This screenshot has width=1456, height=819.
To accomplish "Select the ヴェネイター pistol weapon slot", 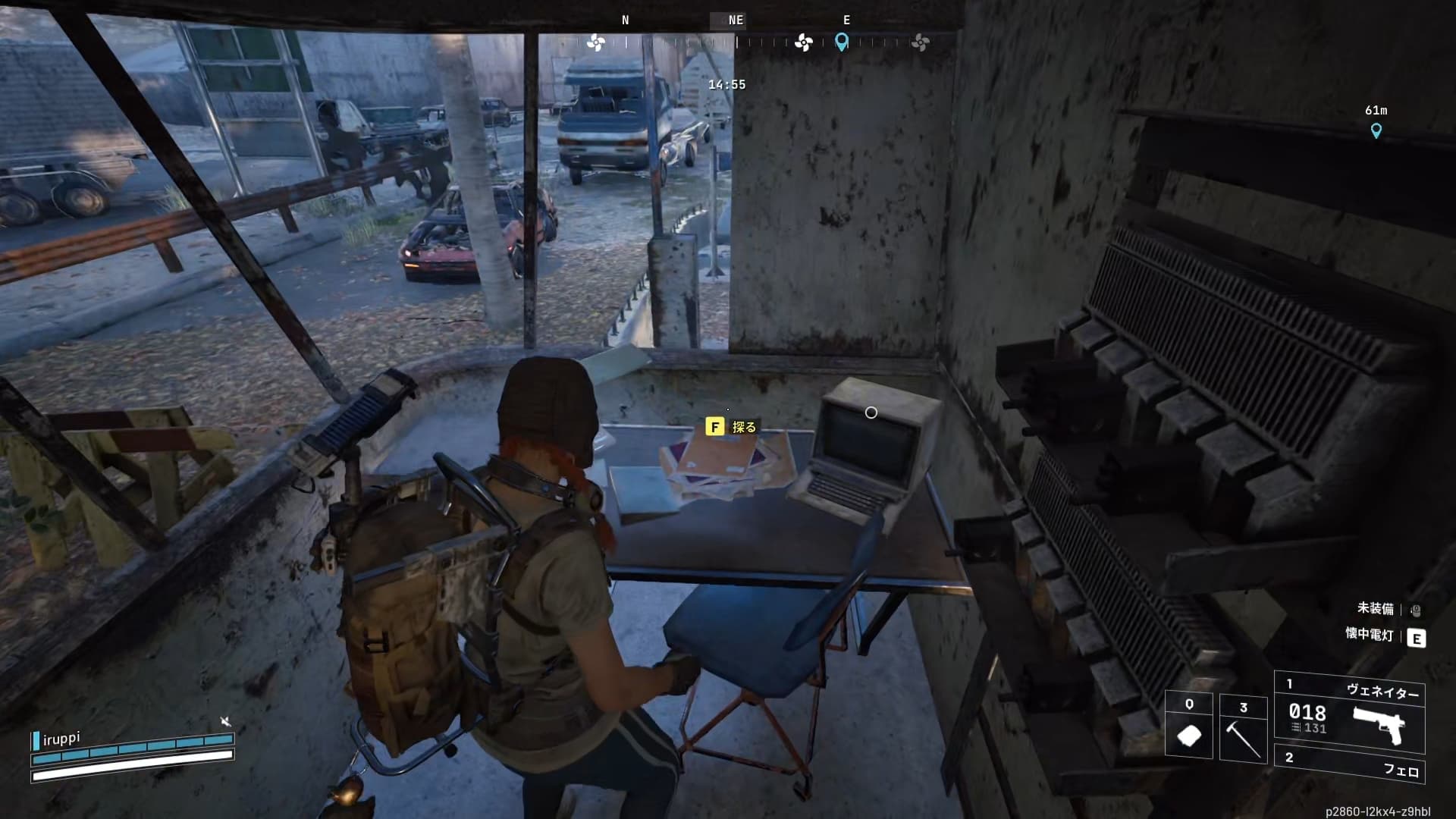I will click(x=1350, y=712).
